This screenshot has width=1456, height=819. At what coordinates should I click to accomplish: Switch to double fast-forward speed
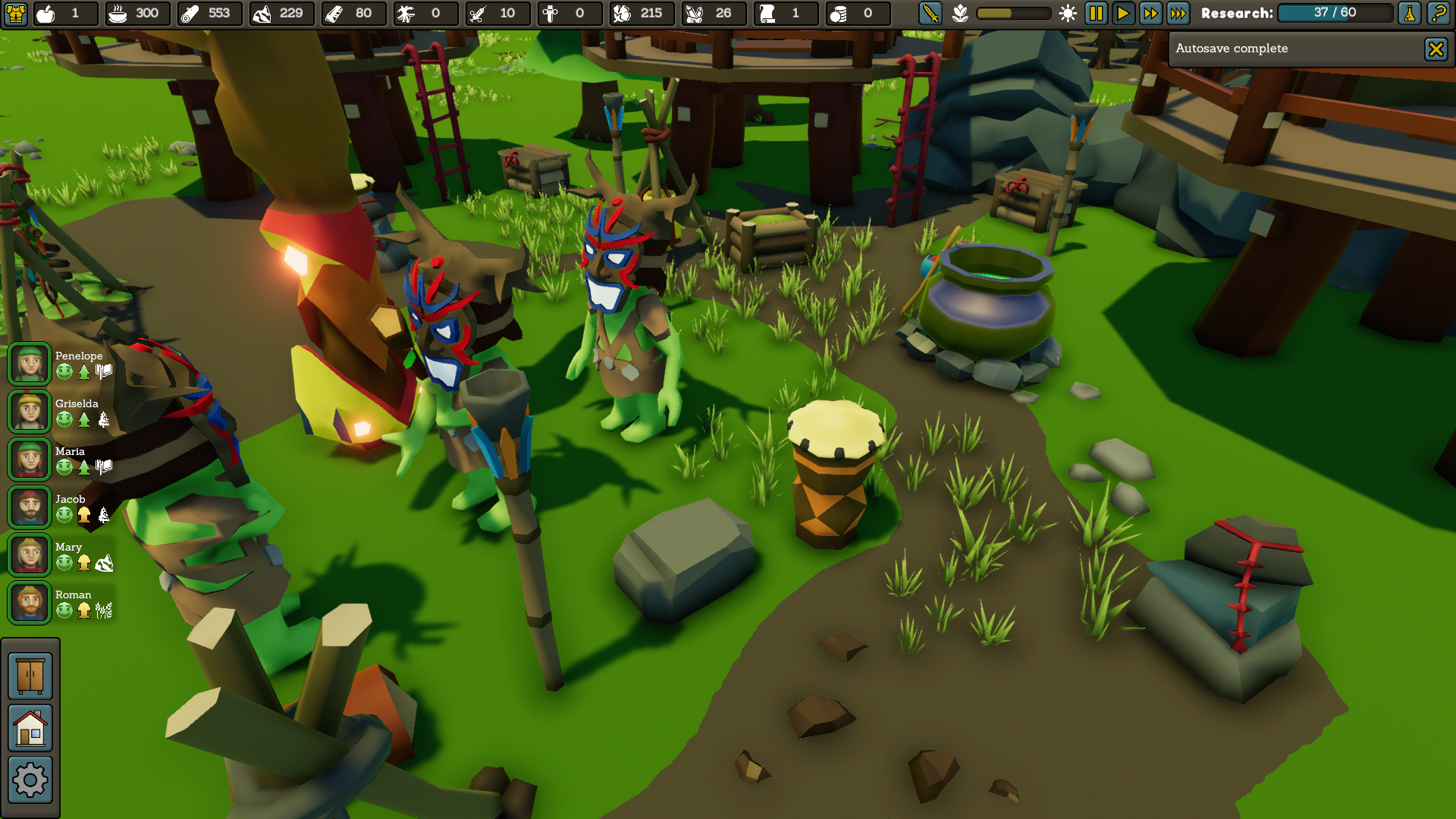pyautogui.click(x=1150, y=13)
